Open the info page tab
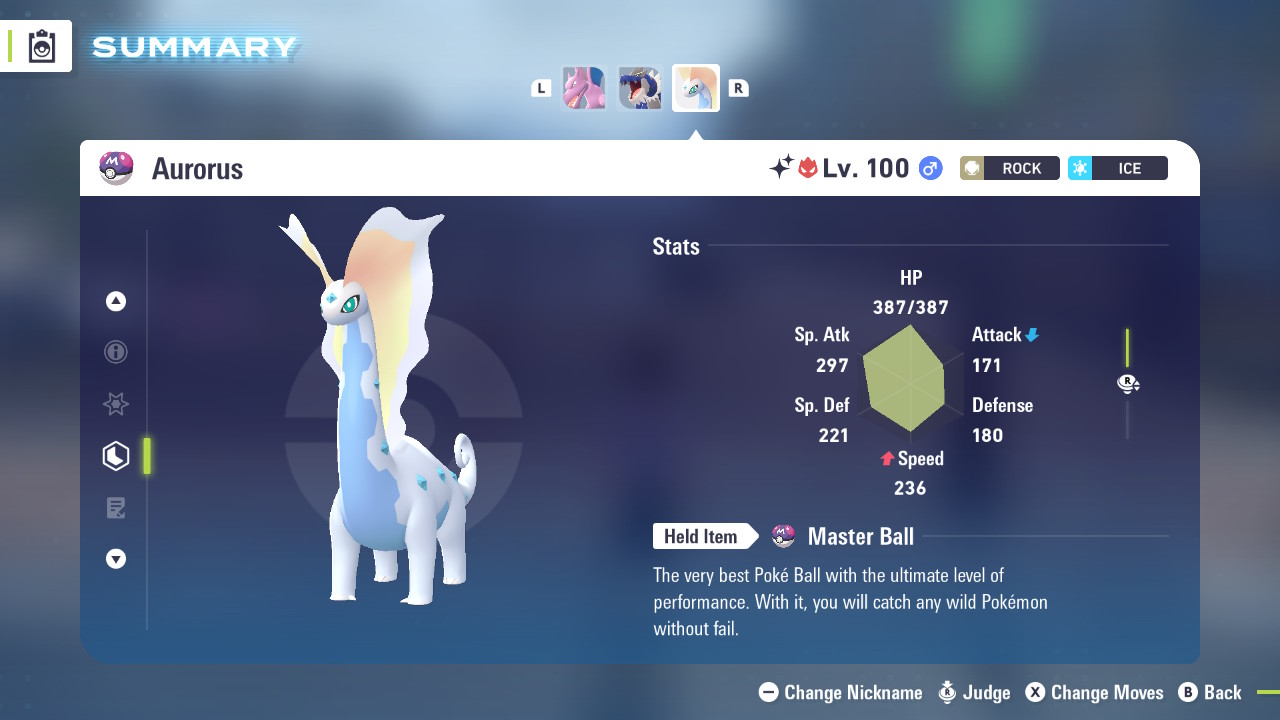 click(116, 352)
